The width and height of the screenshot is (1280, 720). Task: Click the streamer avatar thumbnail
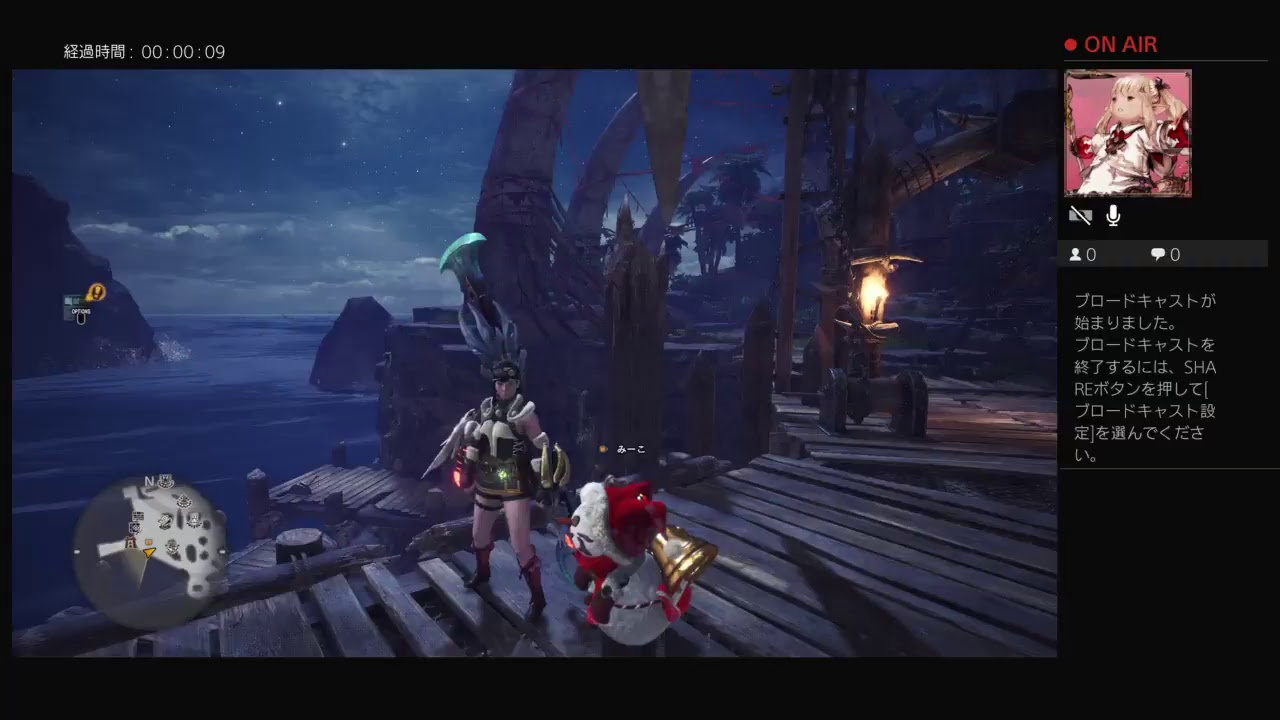[x=1130, y=133]
